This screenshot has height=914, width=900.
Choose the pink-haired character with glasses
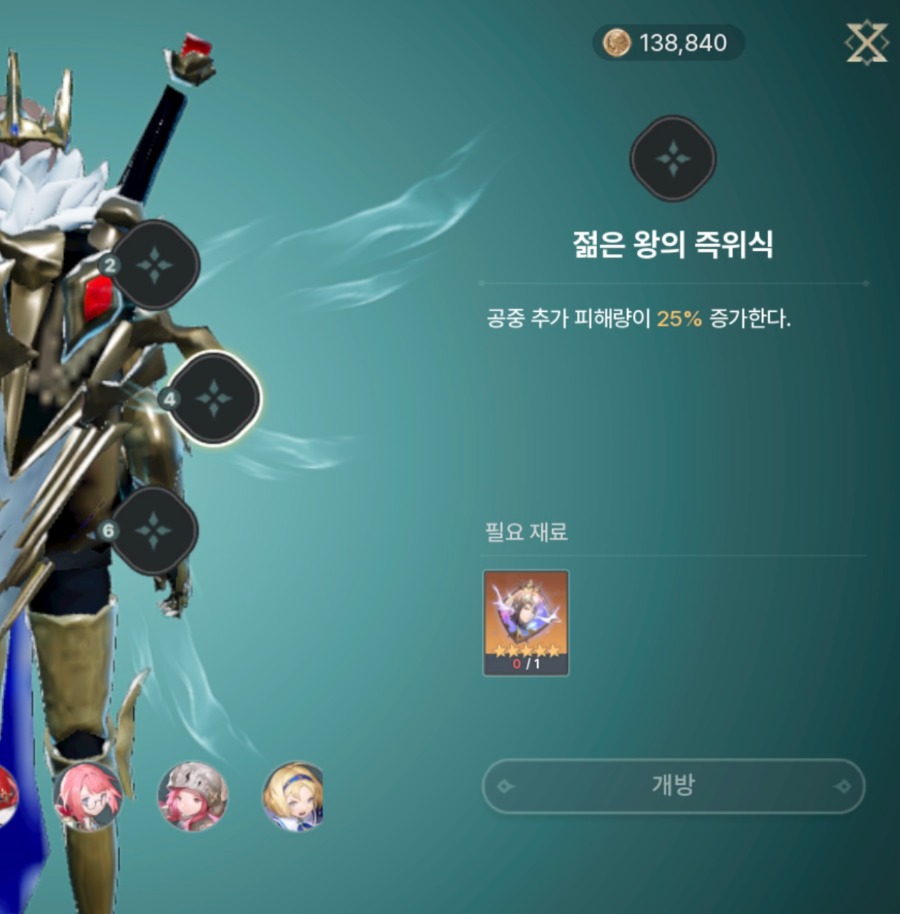pos(88,797)
